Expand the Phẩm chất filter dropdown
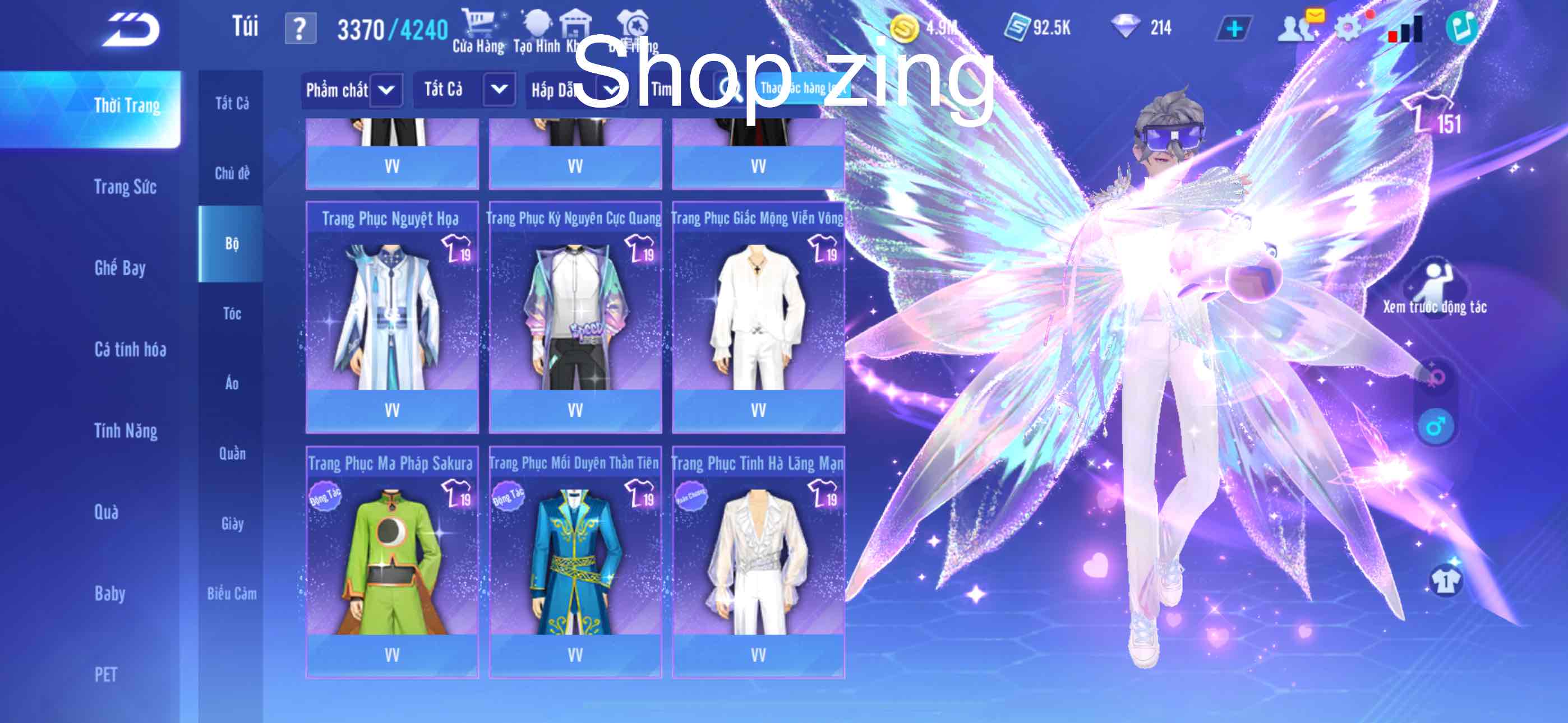The height and width of the screenshot is (723, 1568). point(352,89)
